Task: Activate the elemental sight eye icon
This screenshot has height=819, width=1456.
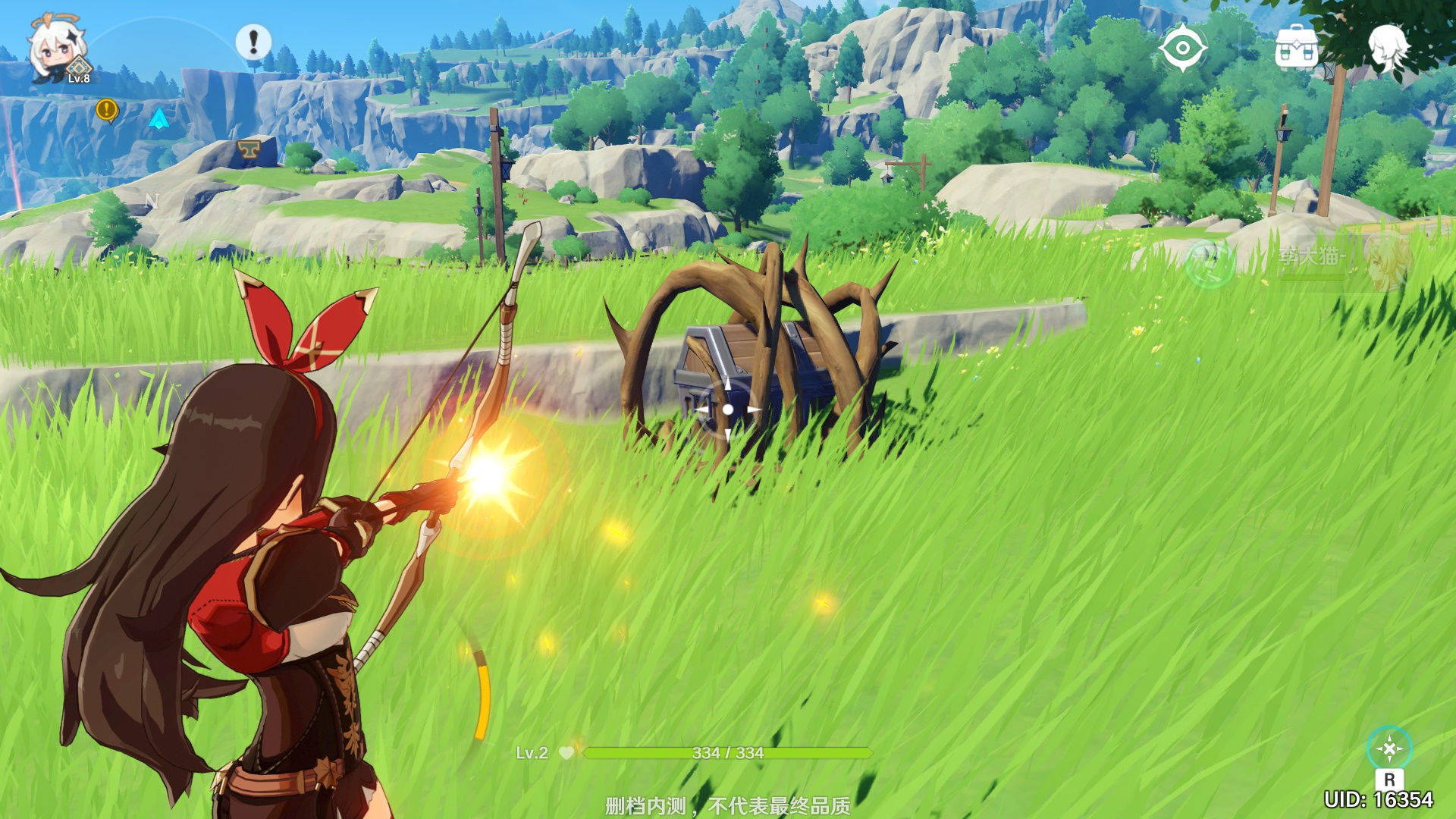Action: pyautogui.click(x=1182, y=49)
